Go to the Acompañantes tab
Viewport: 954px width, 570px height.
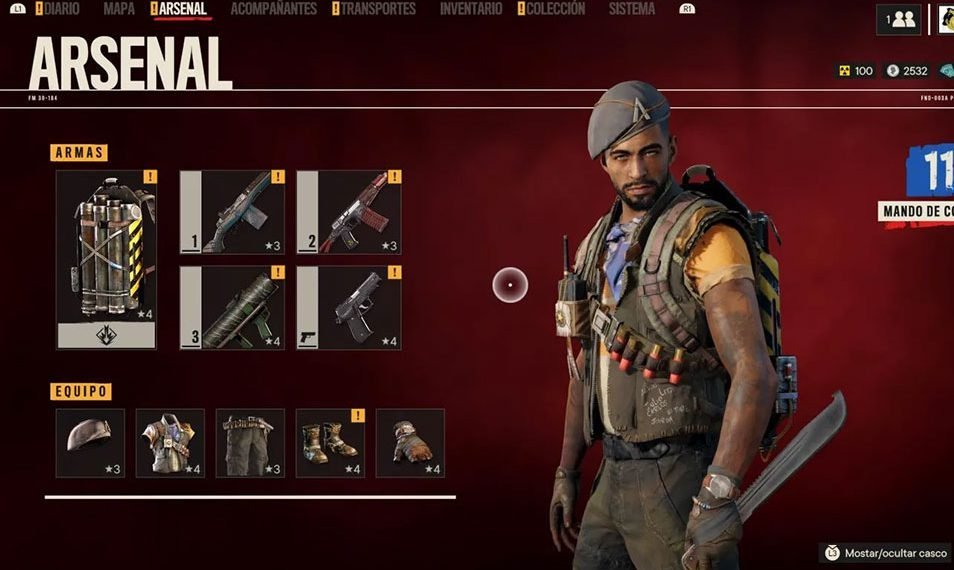point(273,9)
